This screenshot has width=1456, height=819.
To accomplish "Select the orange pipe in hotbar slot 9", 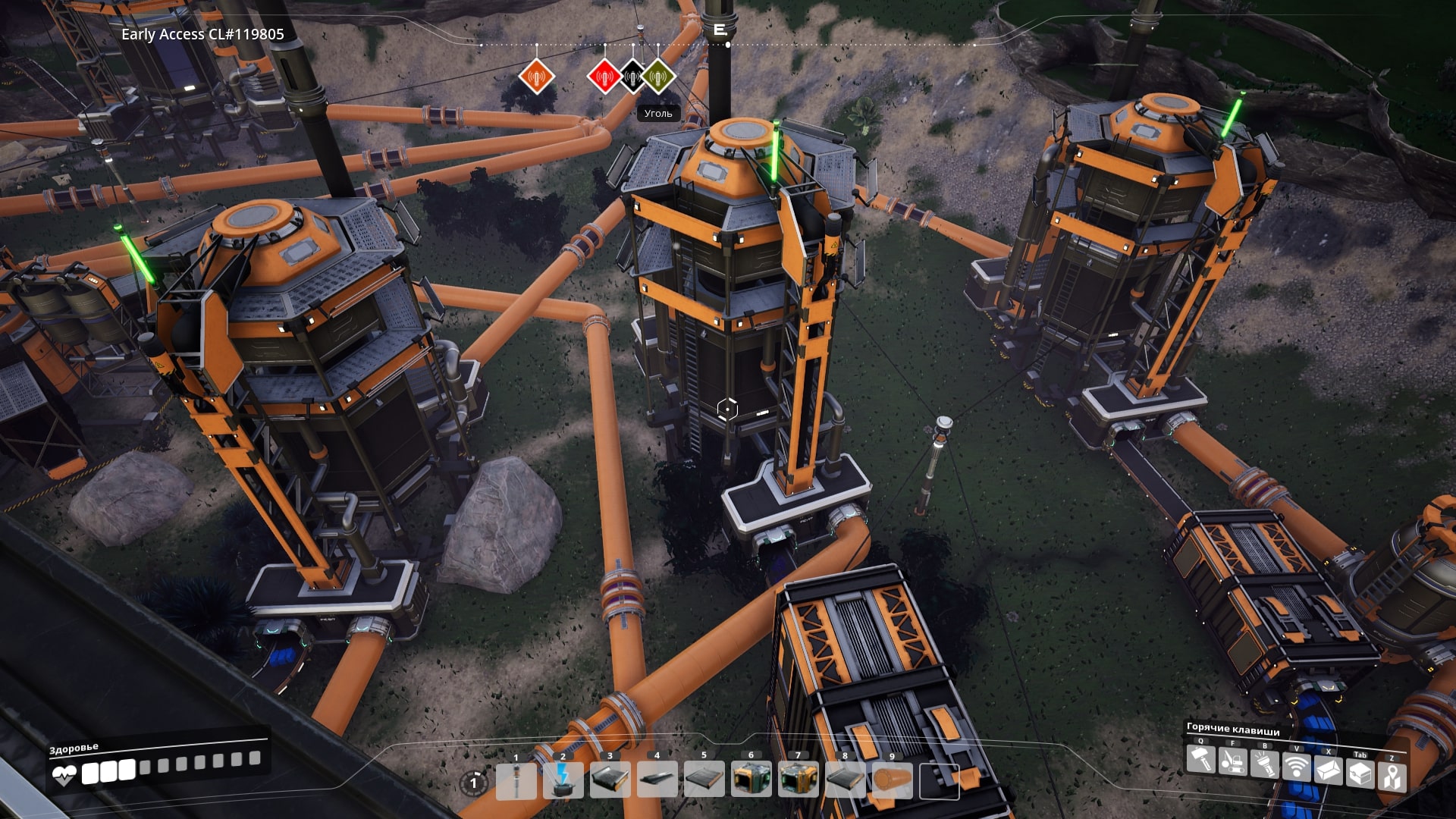I will tap(892, 781).
